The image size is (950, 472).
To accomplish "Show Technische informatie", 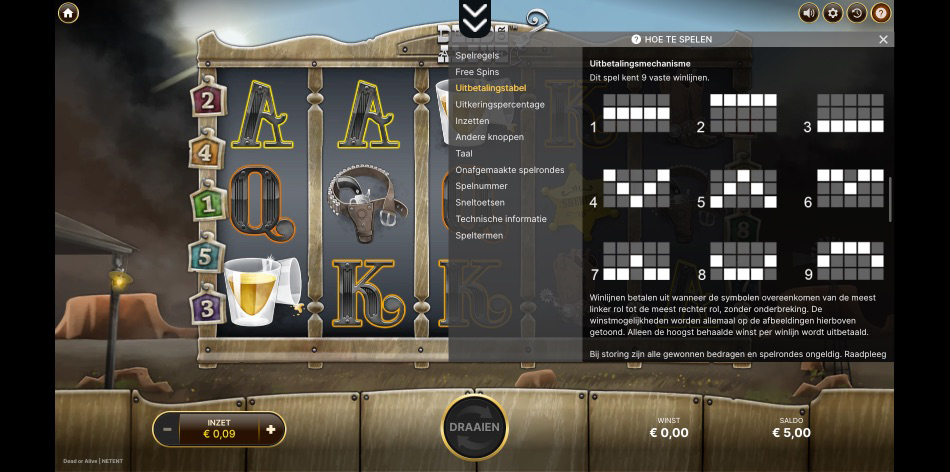I will [x=500, y=219].
